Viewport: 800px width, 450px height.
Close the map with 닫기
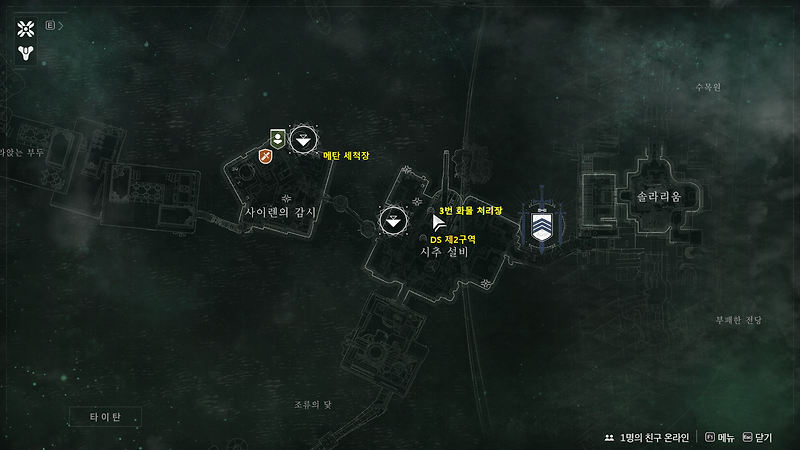[762, 438]
